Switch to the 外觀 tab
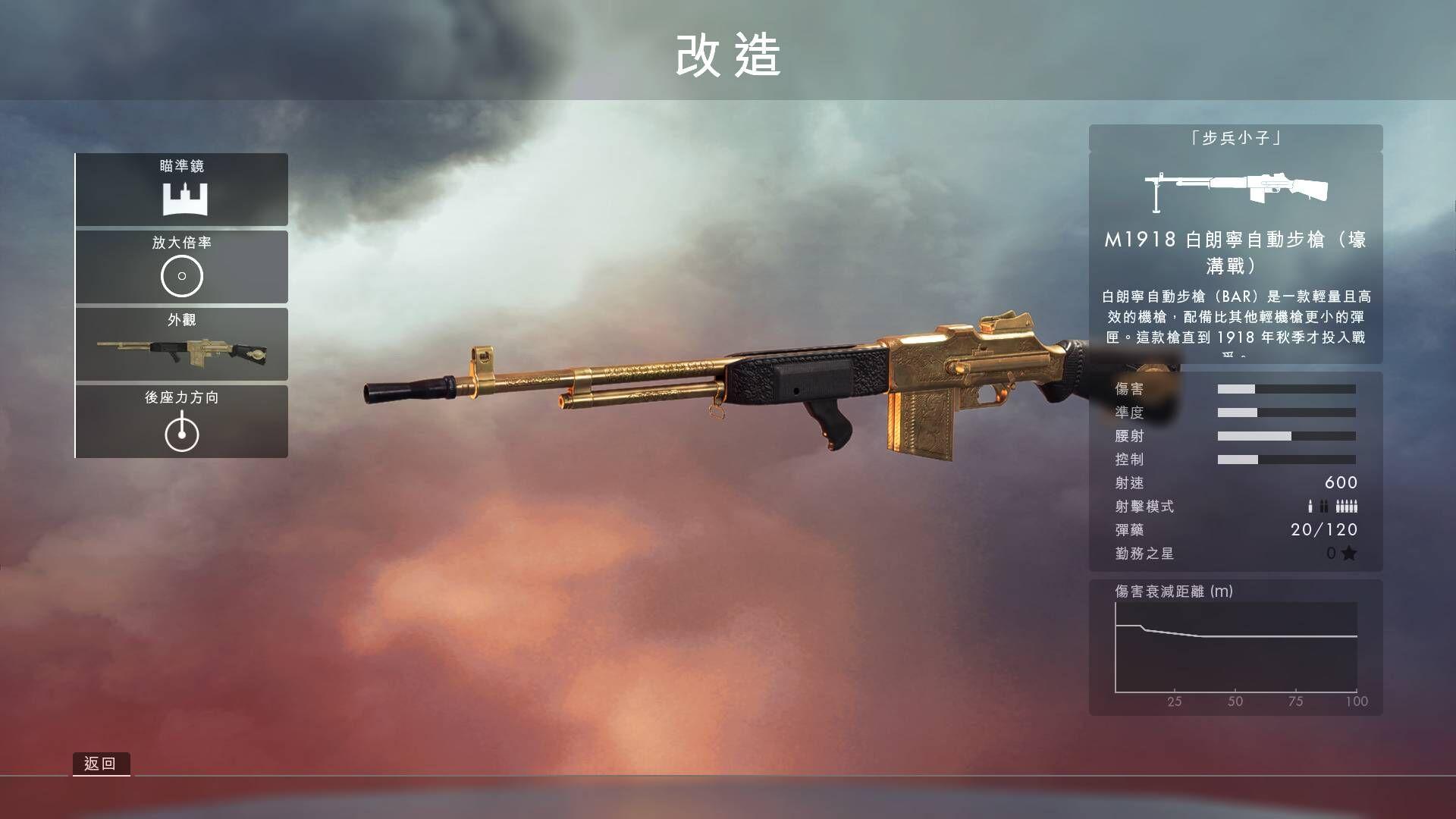1456x819 pixels. pos(182,321)
